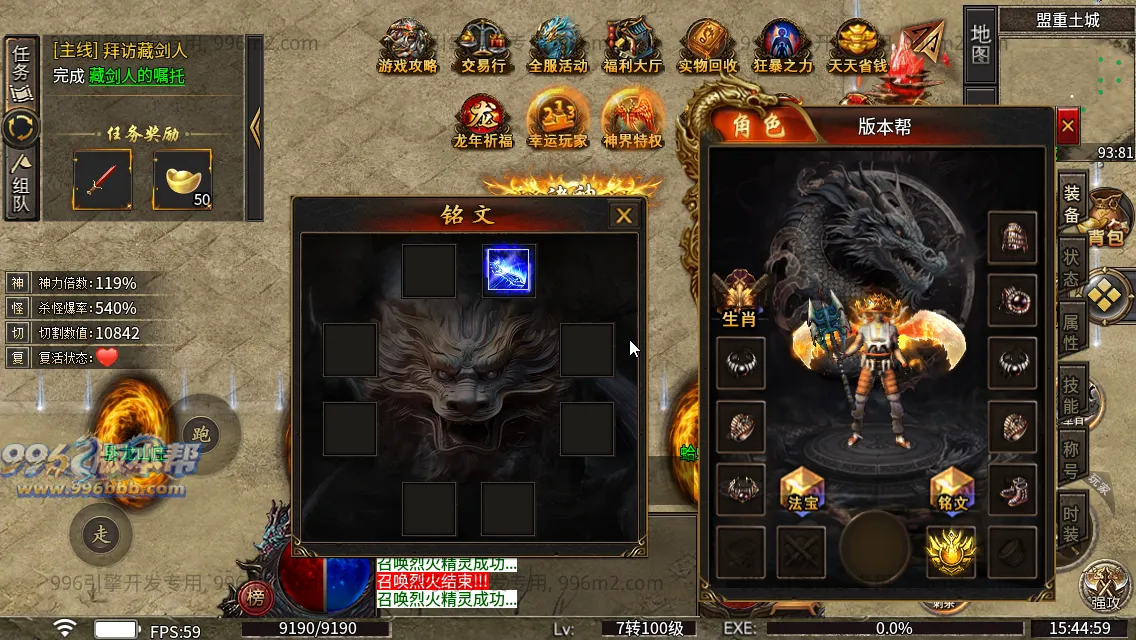Open the 地图 map button
Image resolution: width=1136 pixels, height=640 pixels.
[980, 44]
